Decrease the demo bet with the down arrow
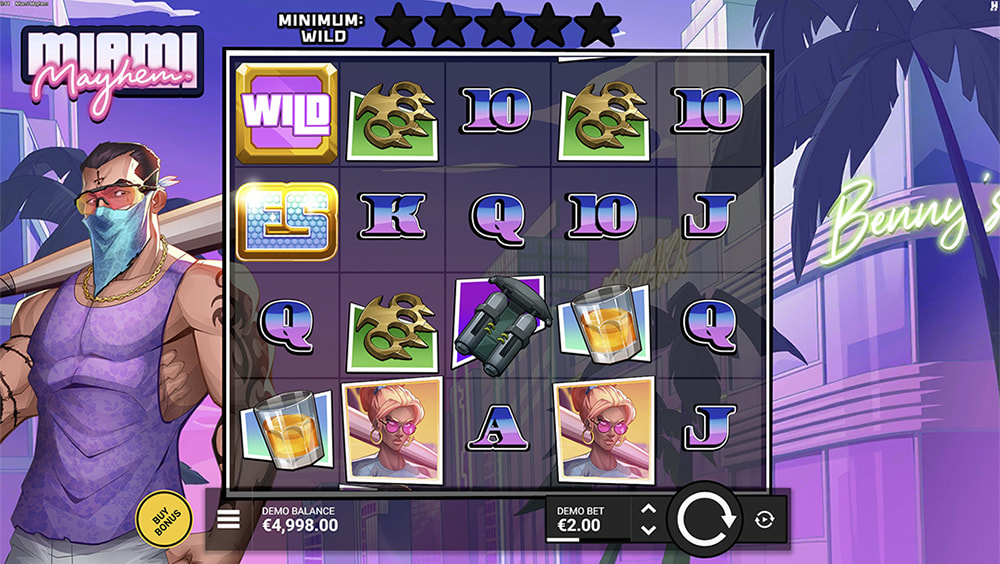The image size is (1000, 564). (648, 529)
